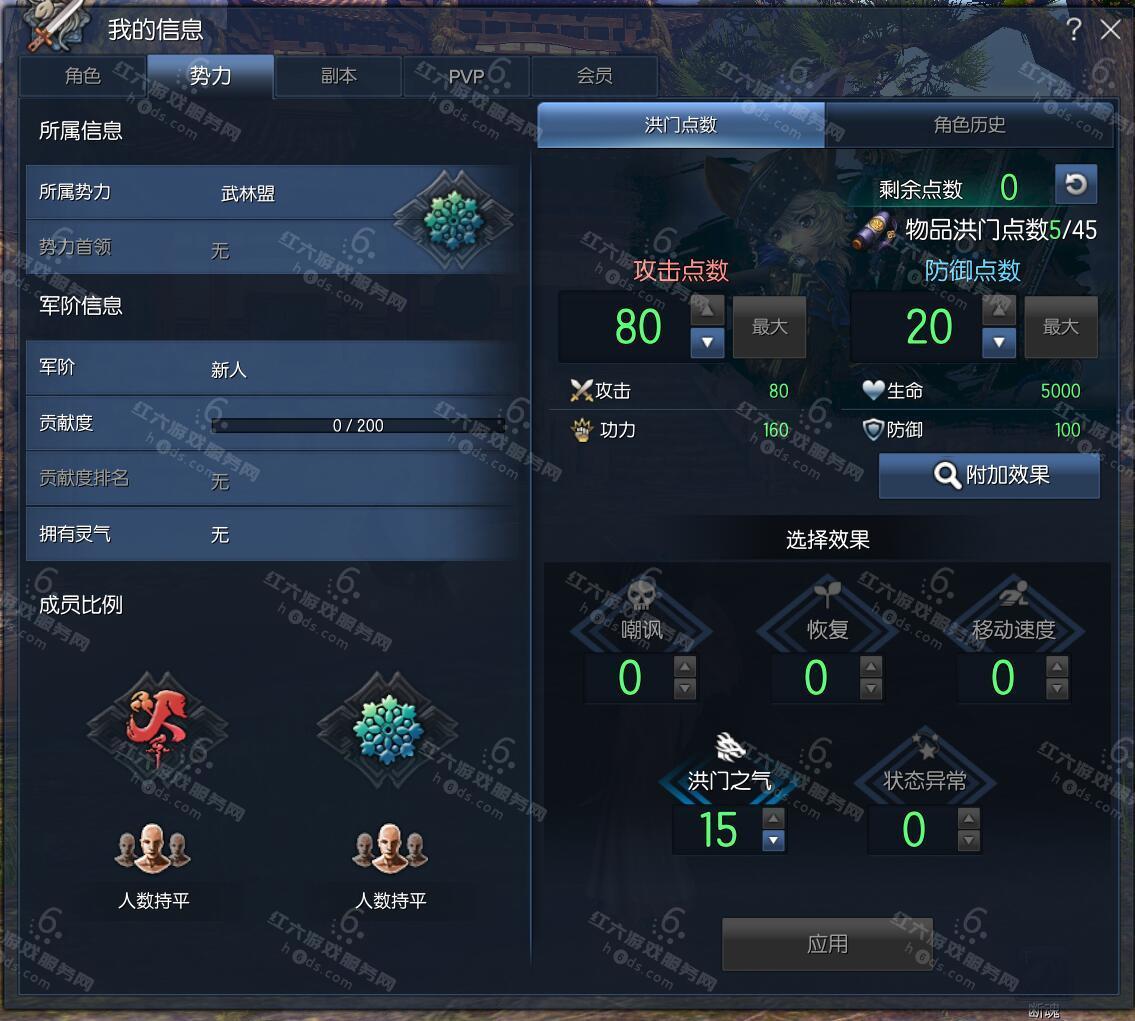The image size is (1135, 1021).
Task: Select the 嘲讽 skull effect icon
Action: 641,598
